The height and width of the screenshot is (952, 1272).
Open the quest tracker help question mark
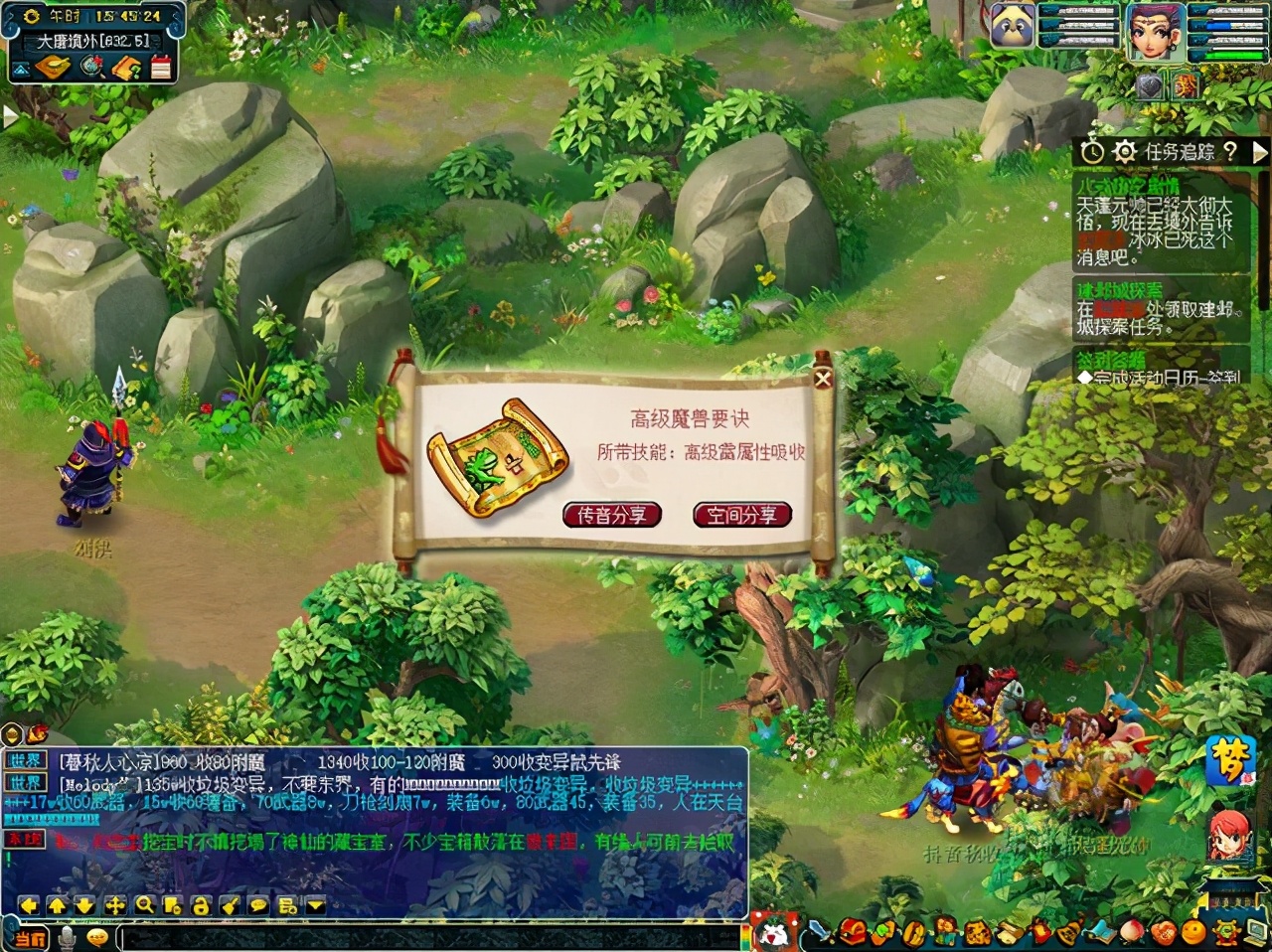(x=1231, y=152)
